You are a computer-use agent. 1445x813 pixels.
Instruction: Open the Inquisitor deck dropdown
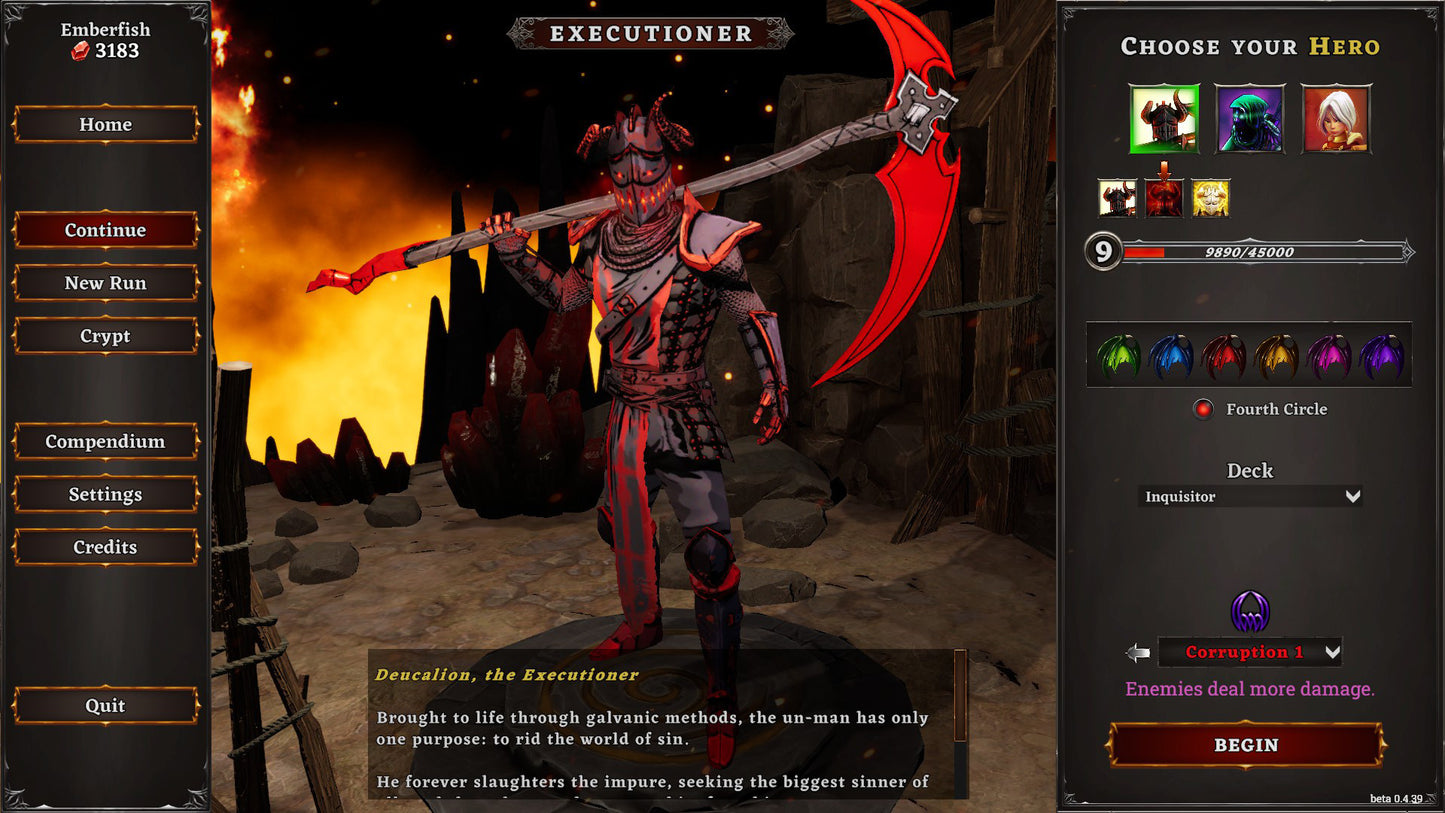(1250, 496)
